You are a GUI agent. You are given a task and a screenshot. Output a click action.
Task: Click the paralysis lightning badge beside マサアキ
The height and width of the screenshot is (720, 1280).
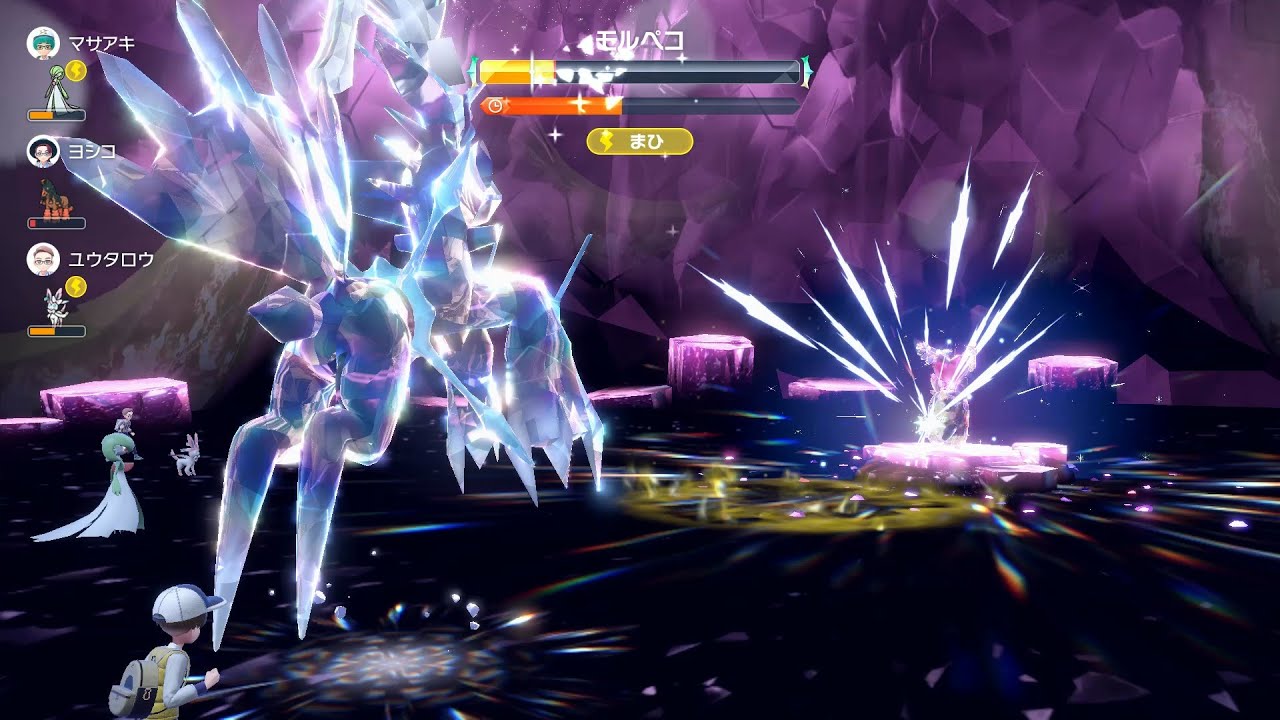pyautogui.click(x=78, y=71)
